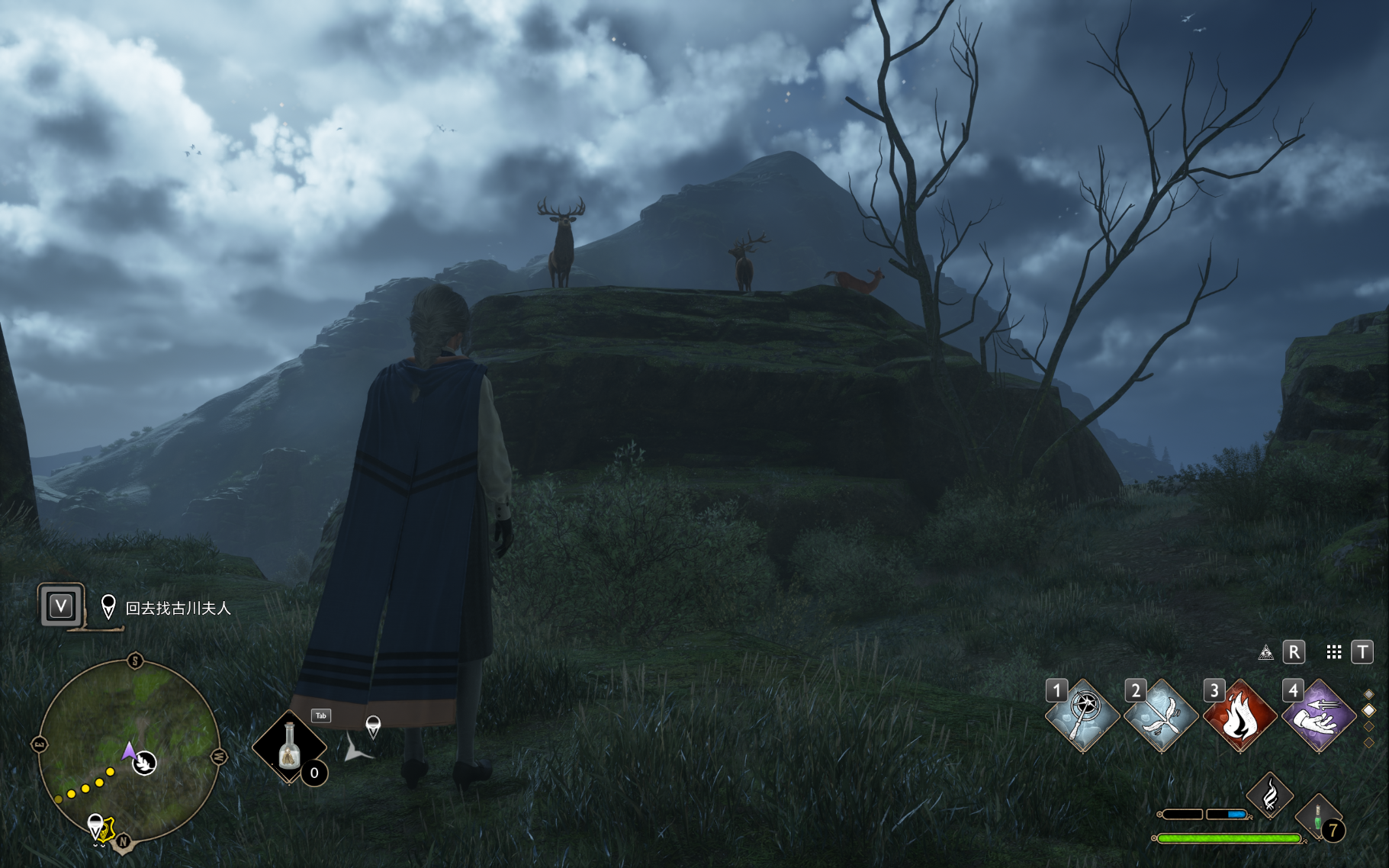Use the green Wiggenweld potion
The image size is (1389, 868).
click(1318, 817)
